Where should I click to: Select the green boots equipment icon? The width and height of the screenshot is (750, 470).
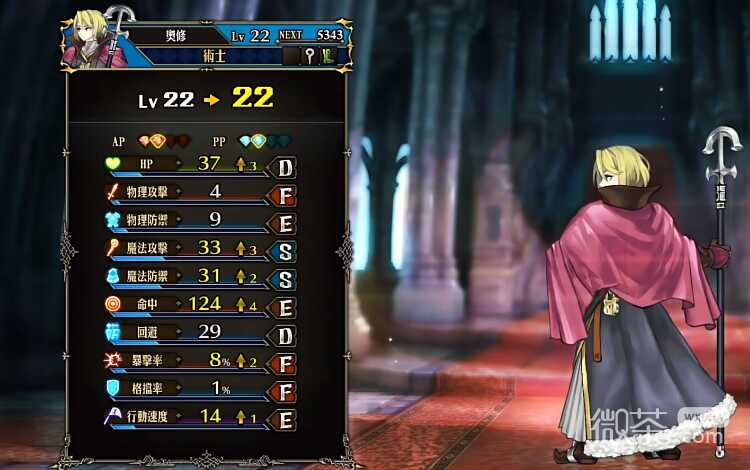click(329, 56)
